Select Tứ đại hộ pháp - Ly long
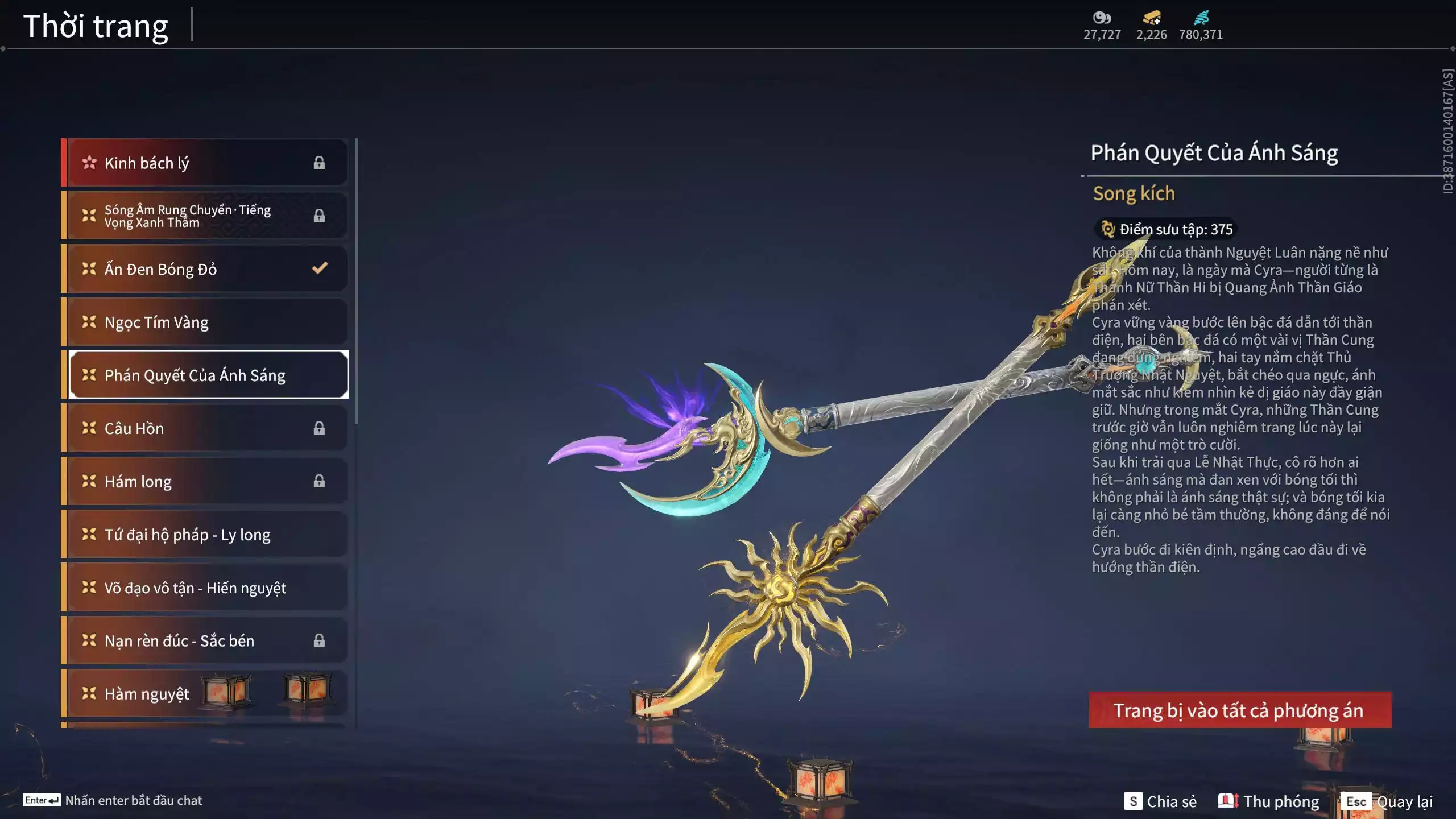This screenshot has width=1456, height=819. (x=205, y=534)
